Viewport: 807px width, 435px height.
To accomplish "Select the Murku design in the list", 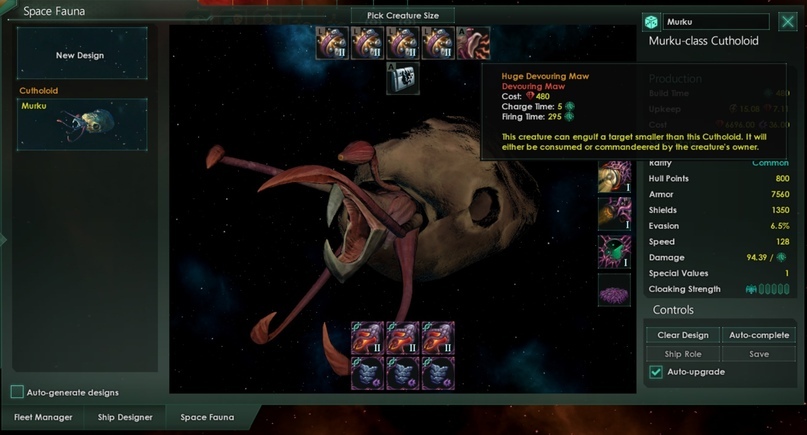I will tap(81, 124).
